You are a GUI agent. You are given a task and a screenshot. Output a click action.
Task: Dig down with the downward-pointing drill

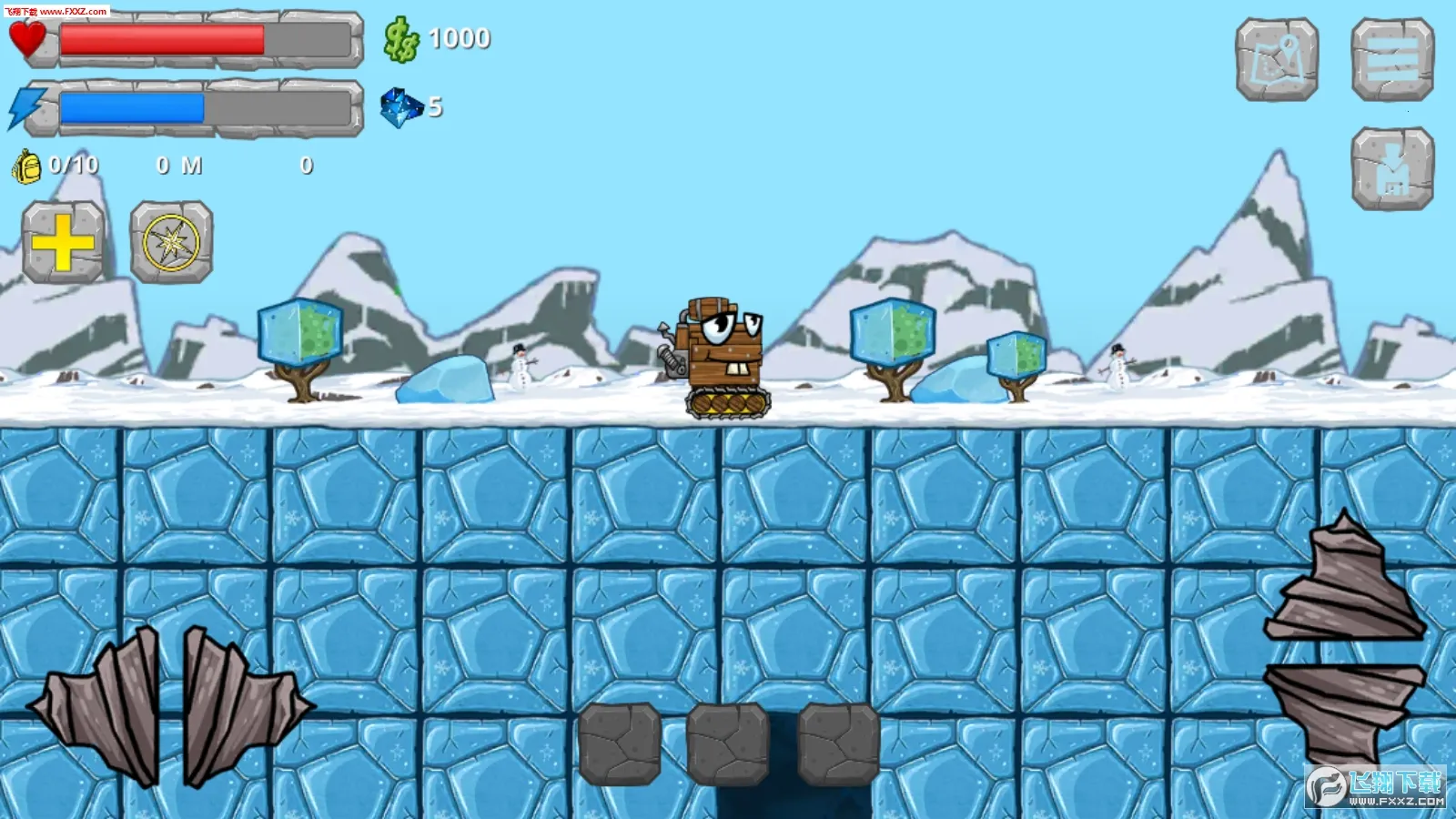point(1345,710)
